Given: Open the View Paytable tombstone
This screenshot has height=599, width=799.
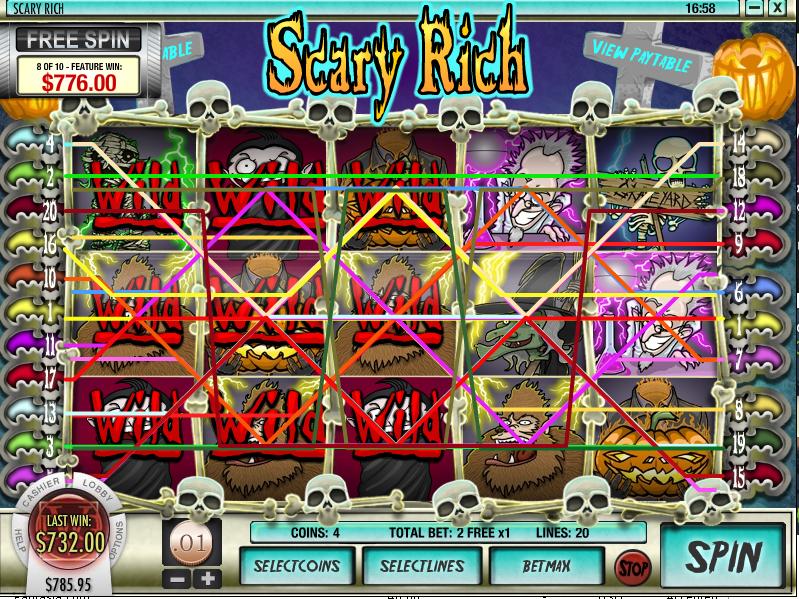Looking at the screenshot, I should point(641,56).
